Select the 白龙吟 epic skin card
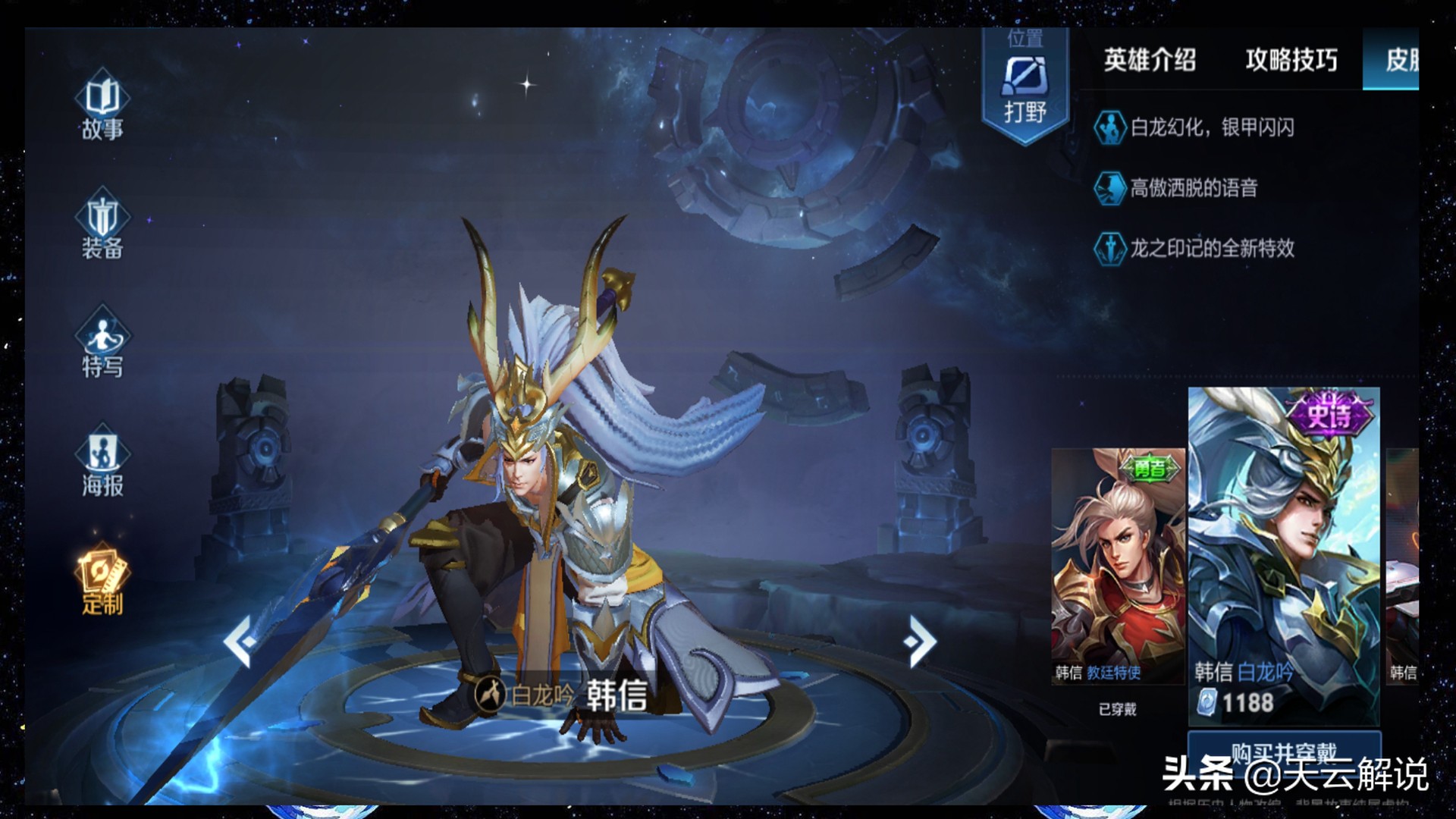The height and width of the screenshot is (819, 1456). [1283, 557]
